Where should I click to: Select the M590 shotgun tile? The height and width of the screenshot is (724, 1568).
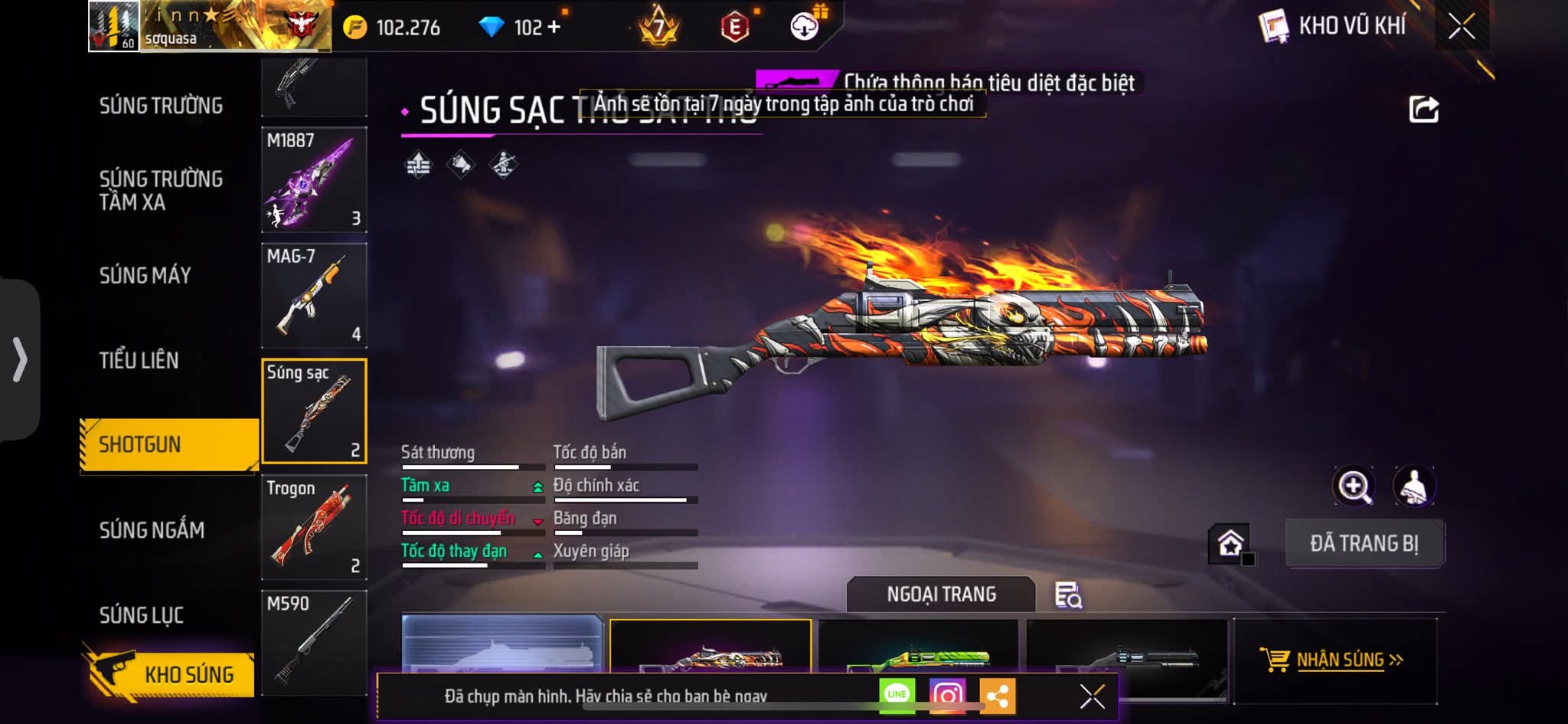click(x=314, y=642)
